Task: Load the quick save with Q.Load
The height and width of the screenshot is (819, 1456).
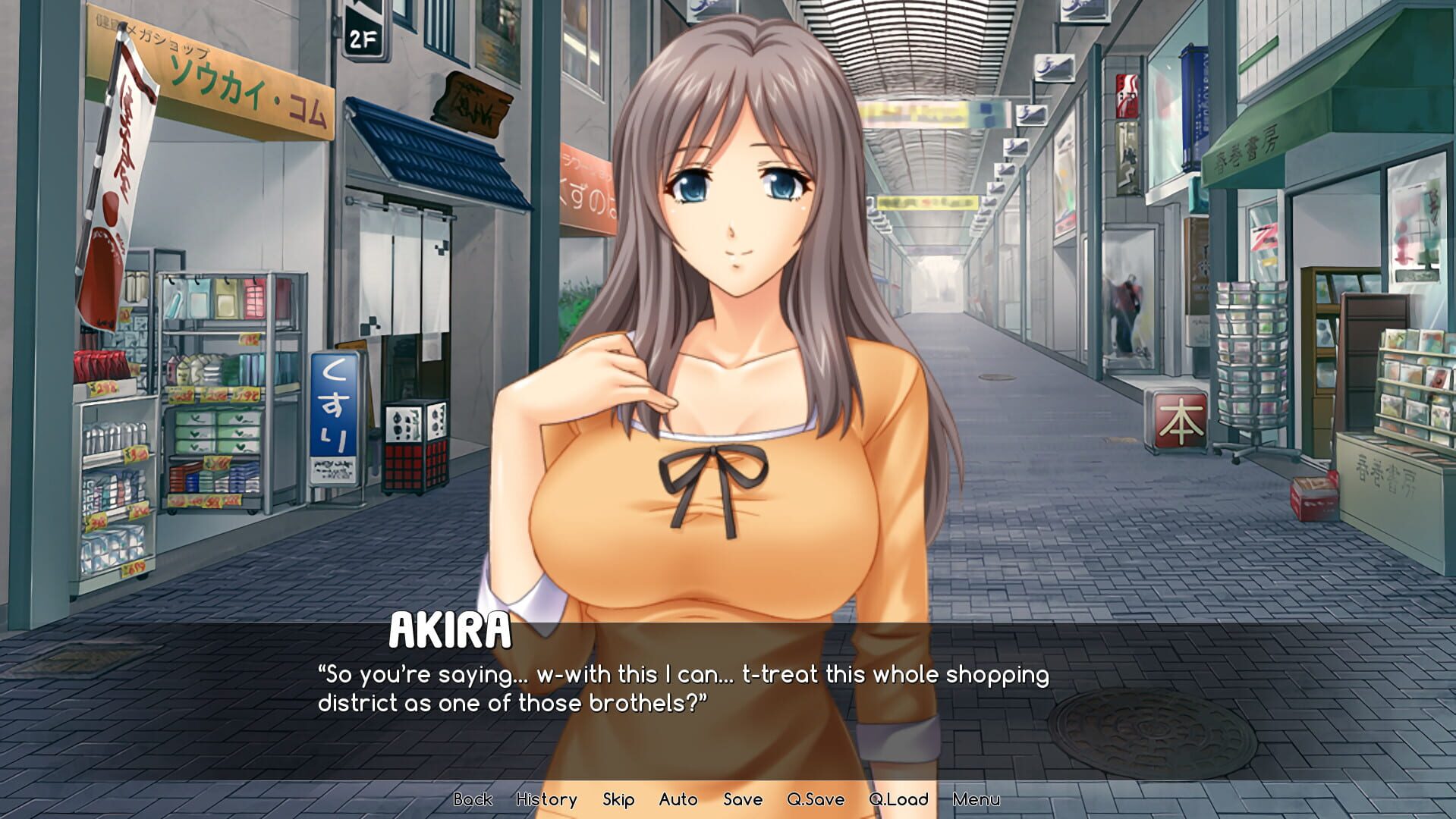Action: [x=899, y=799]
